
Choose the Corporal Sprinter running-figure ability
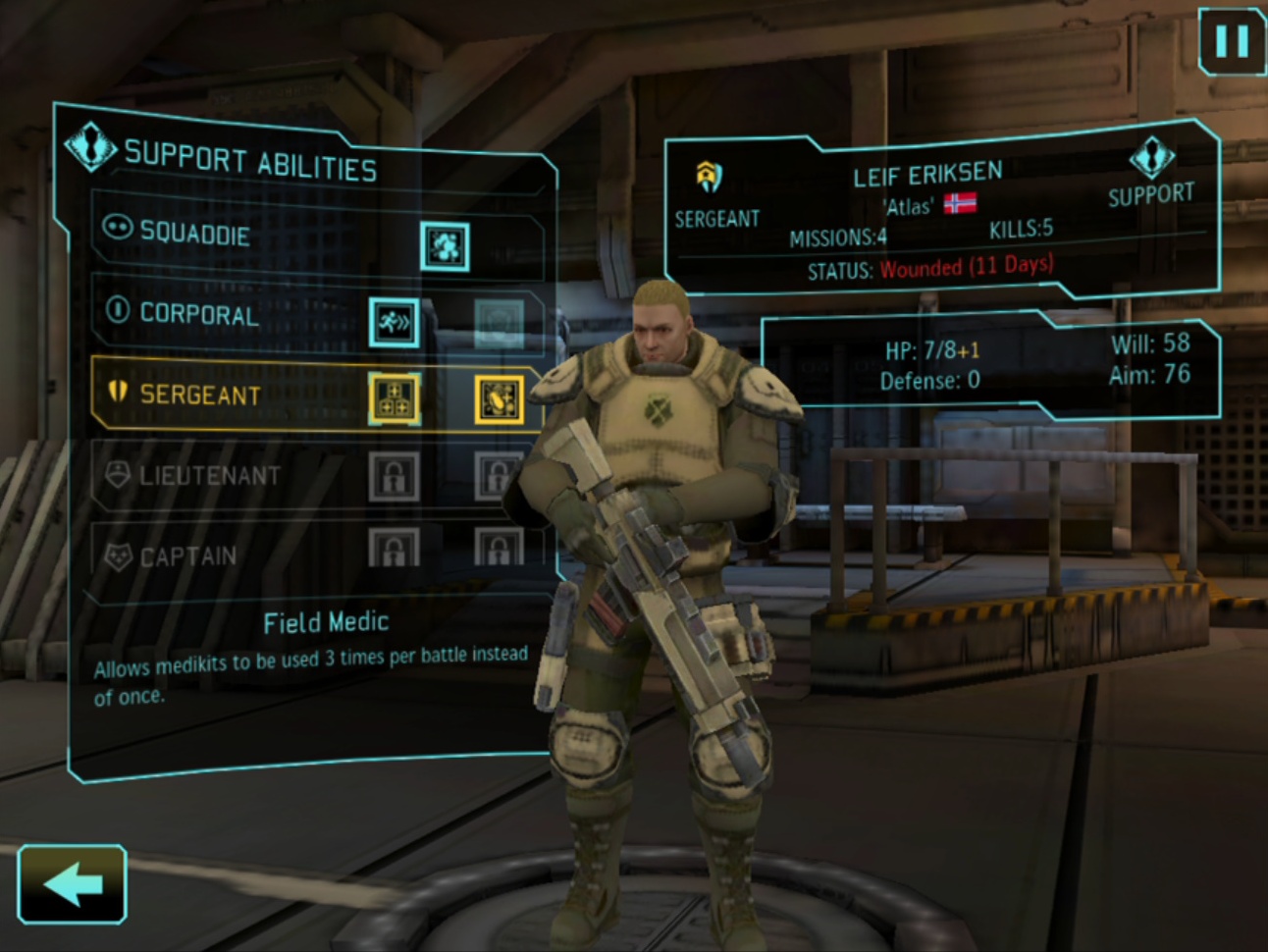tap(394, 322)
